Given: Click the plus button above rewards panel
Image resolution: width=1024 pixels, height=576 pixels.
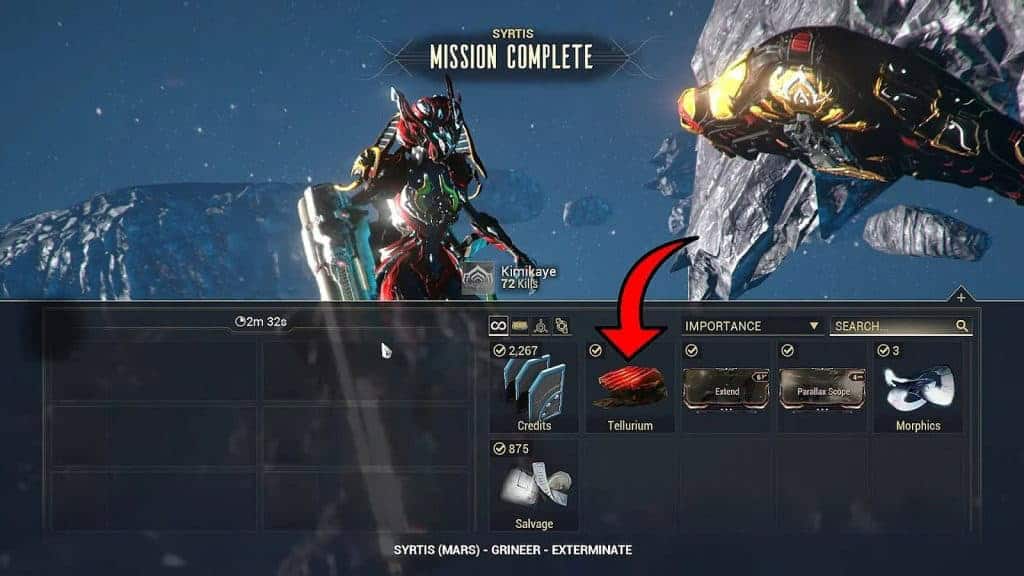Looking at the screenshot, I should 960,297.
